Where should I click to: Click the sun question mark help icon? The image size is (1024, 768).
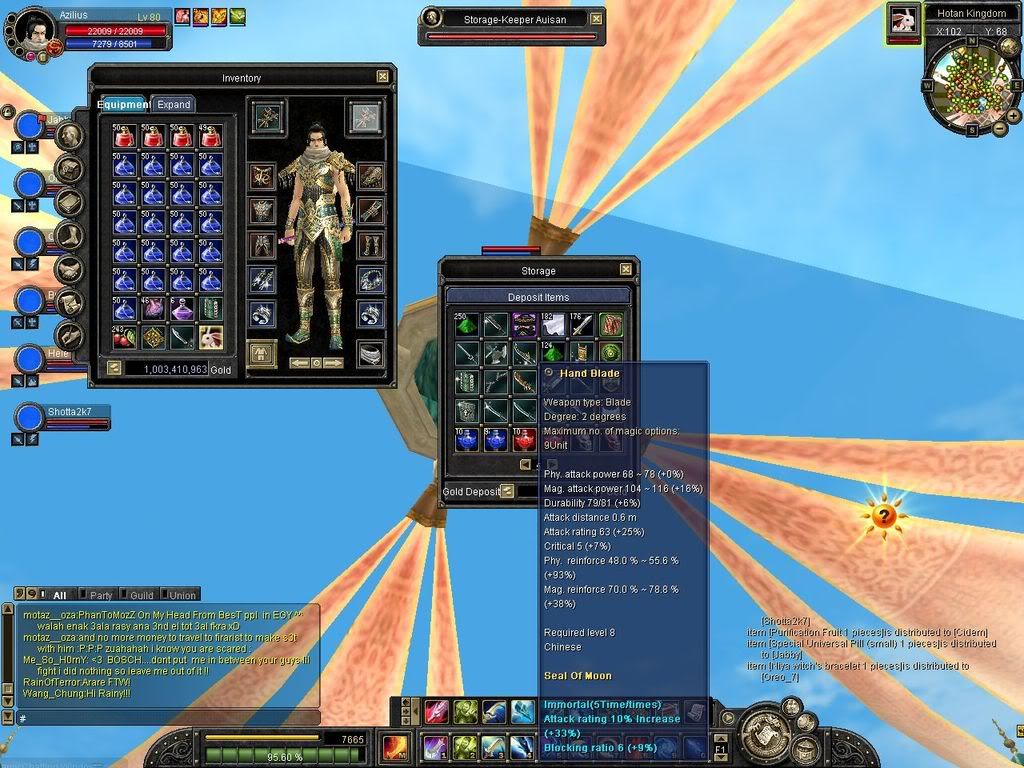coord(884,516)
